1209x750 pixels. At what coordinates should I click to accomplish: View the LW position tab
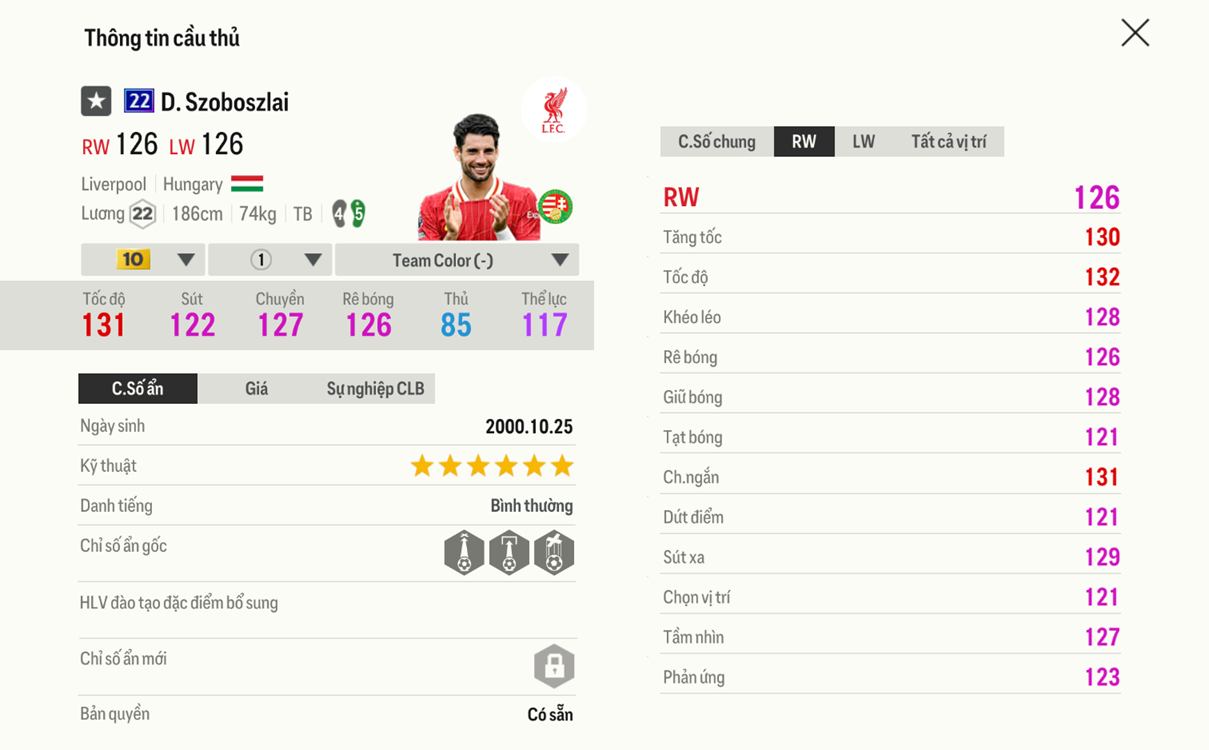(863, 142)
